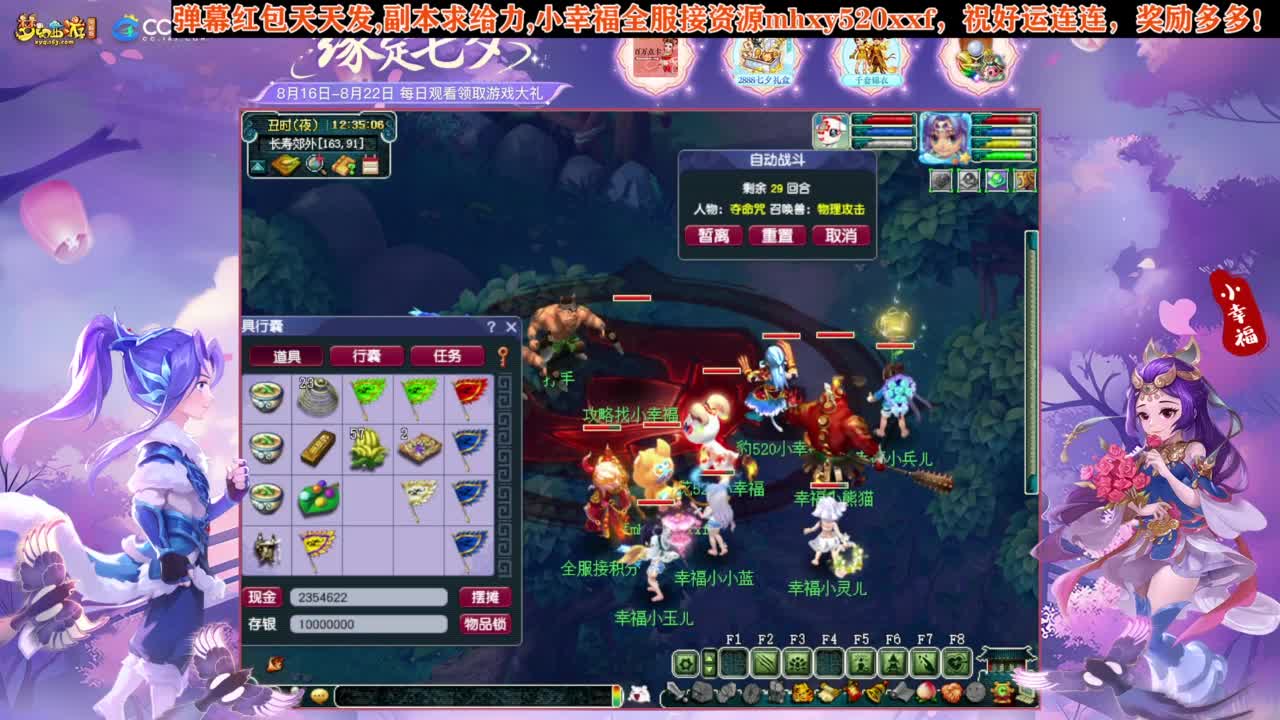
Task: Select the peach item in the quickbar
Action: (x=925, y=692)
